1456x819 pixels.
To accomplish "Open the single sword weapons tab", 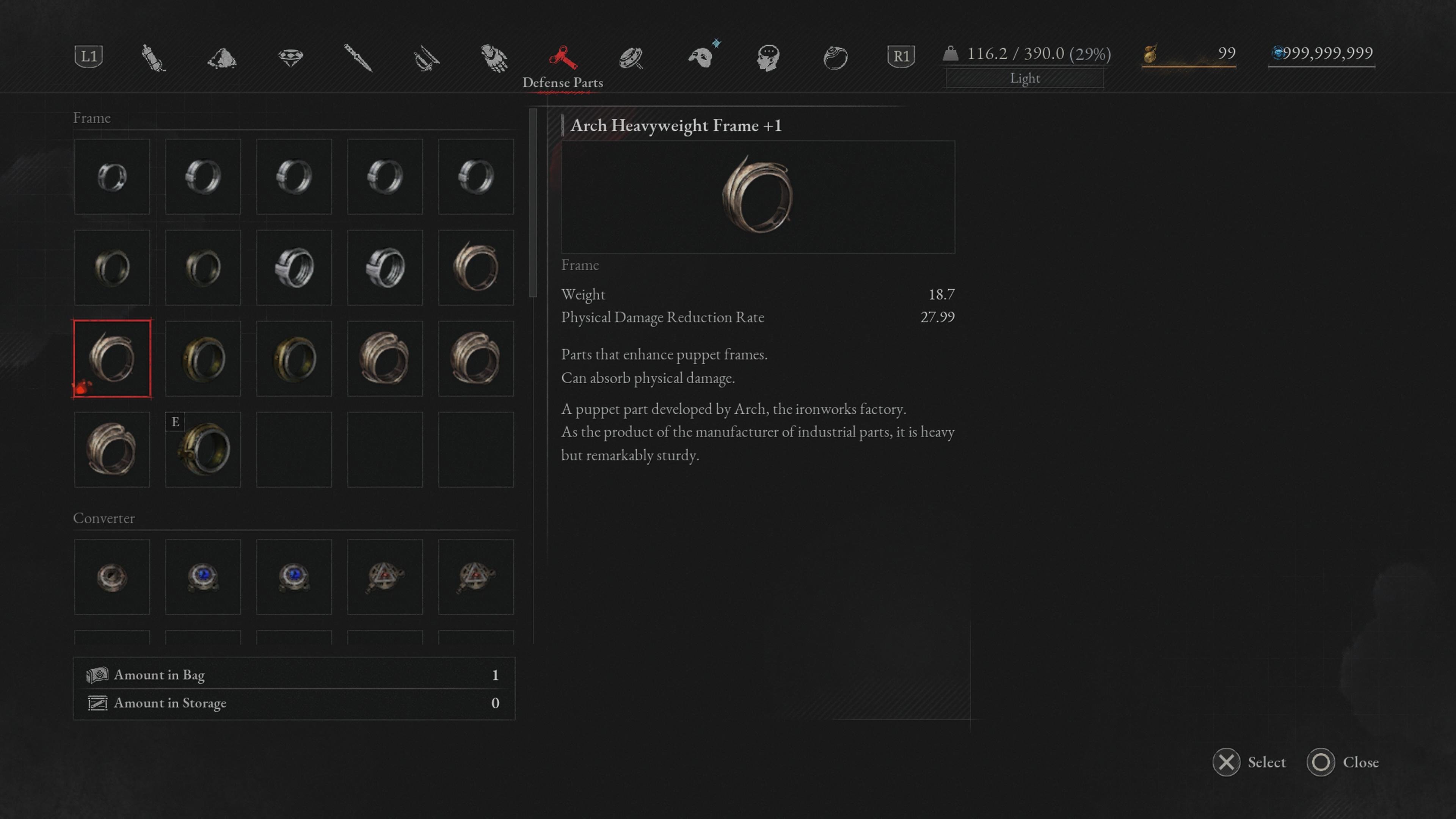I will (358, 58).
